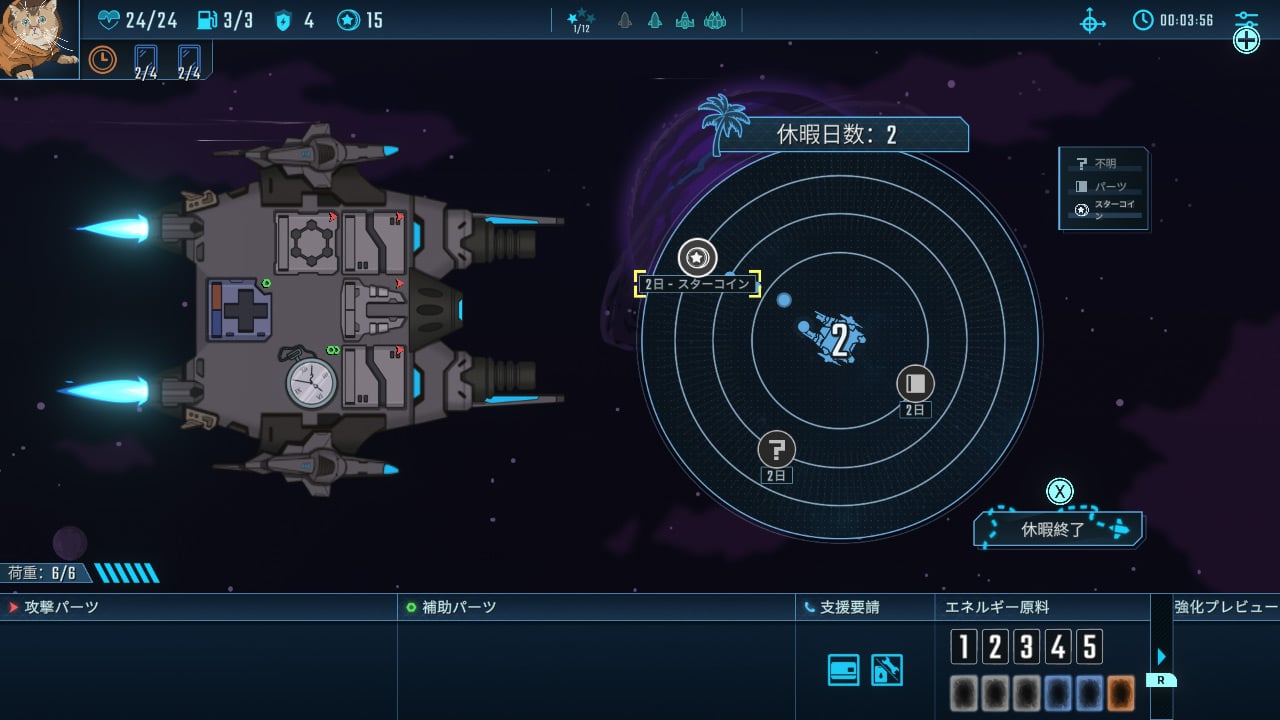This screenshot has height=720, width=1280.
Task: Choose energy slot number 5
Action: [x=1089, y=647]
